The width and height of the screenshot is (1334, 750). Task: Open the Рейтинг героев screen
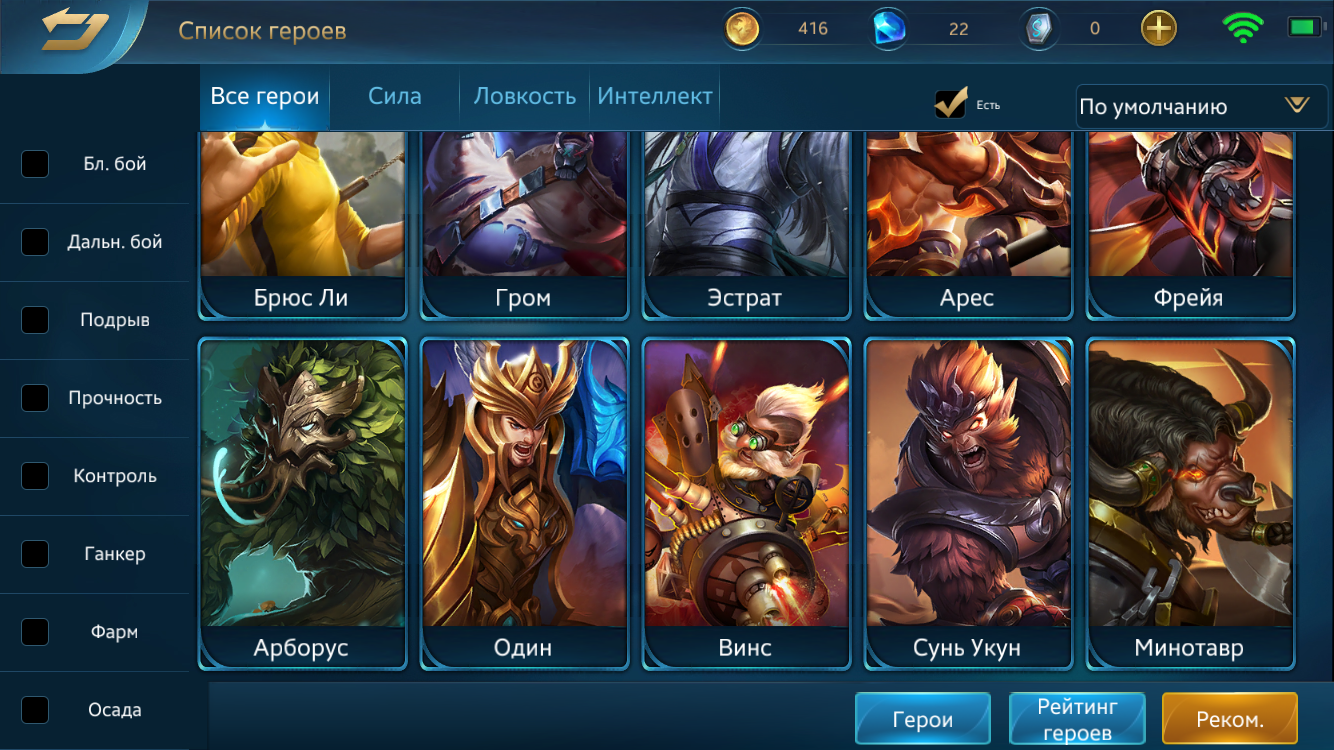[x=1077, y=718]
